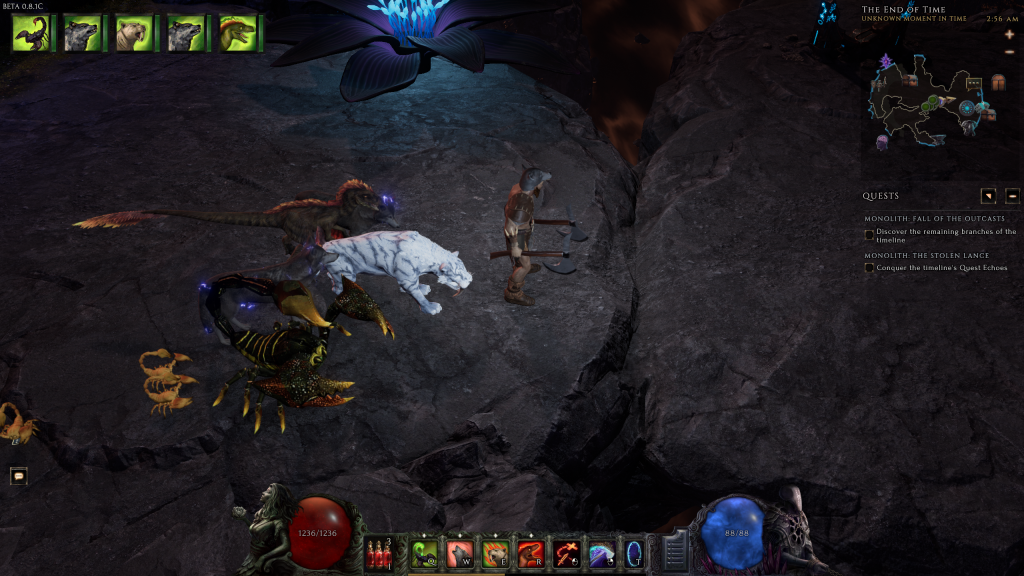1024x576 pixels.
Task: Activate the summon scorpion skill
Action: (425, 553)
